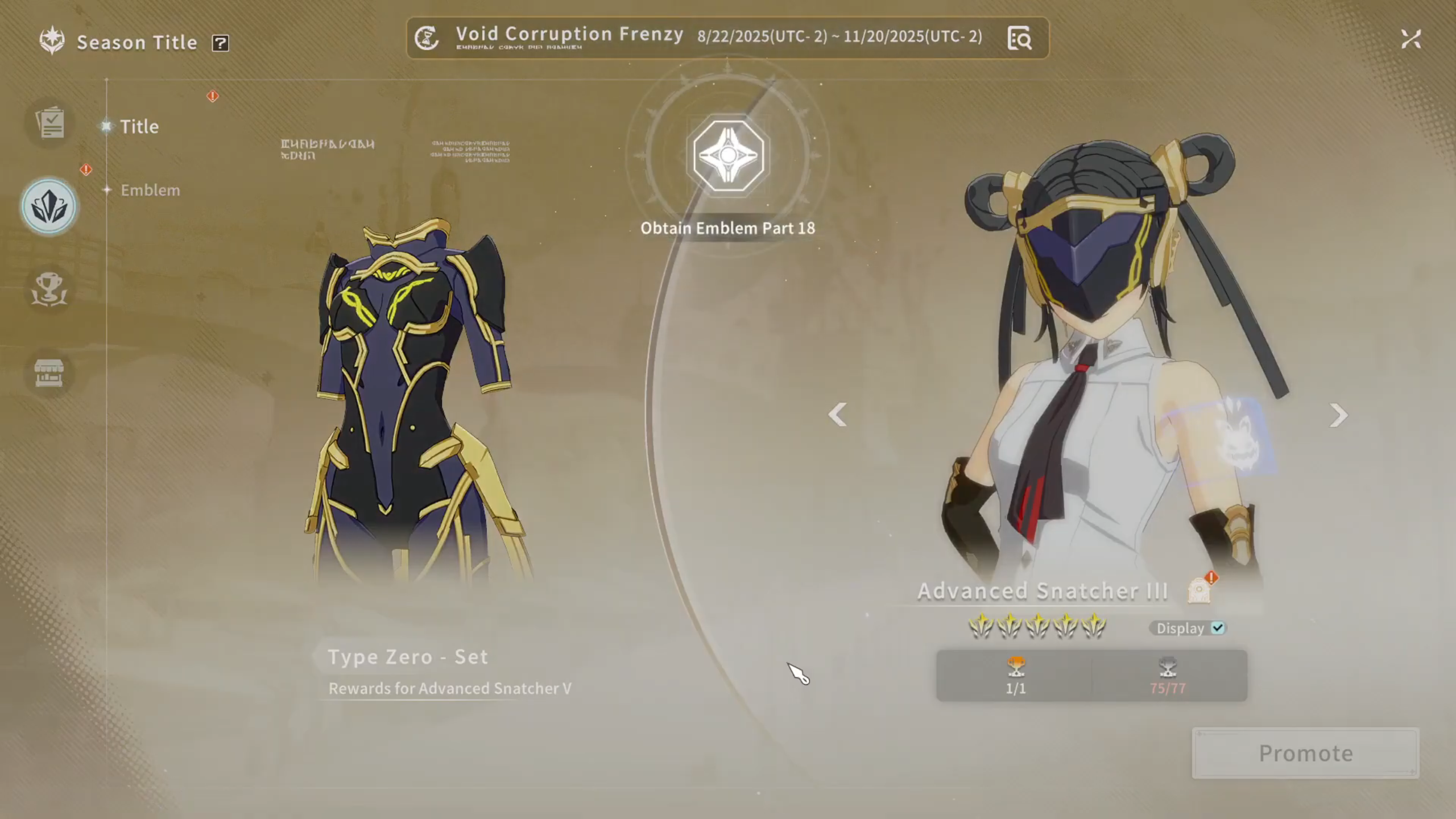Screen dimensions: 1456x819
Task: Close the Season Title screen
Action: 1410,39
